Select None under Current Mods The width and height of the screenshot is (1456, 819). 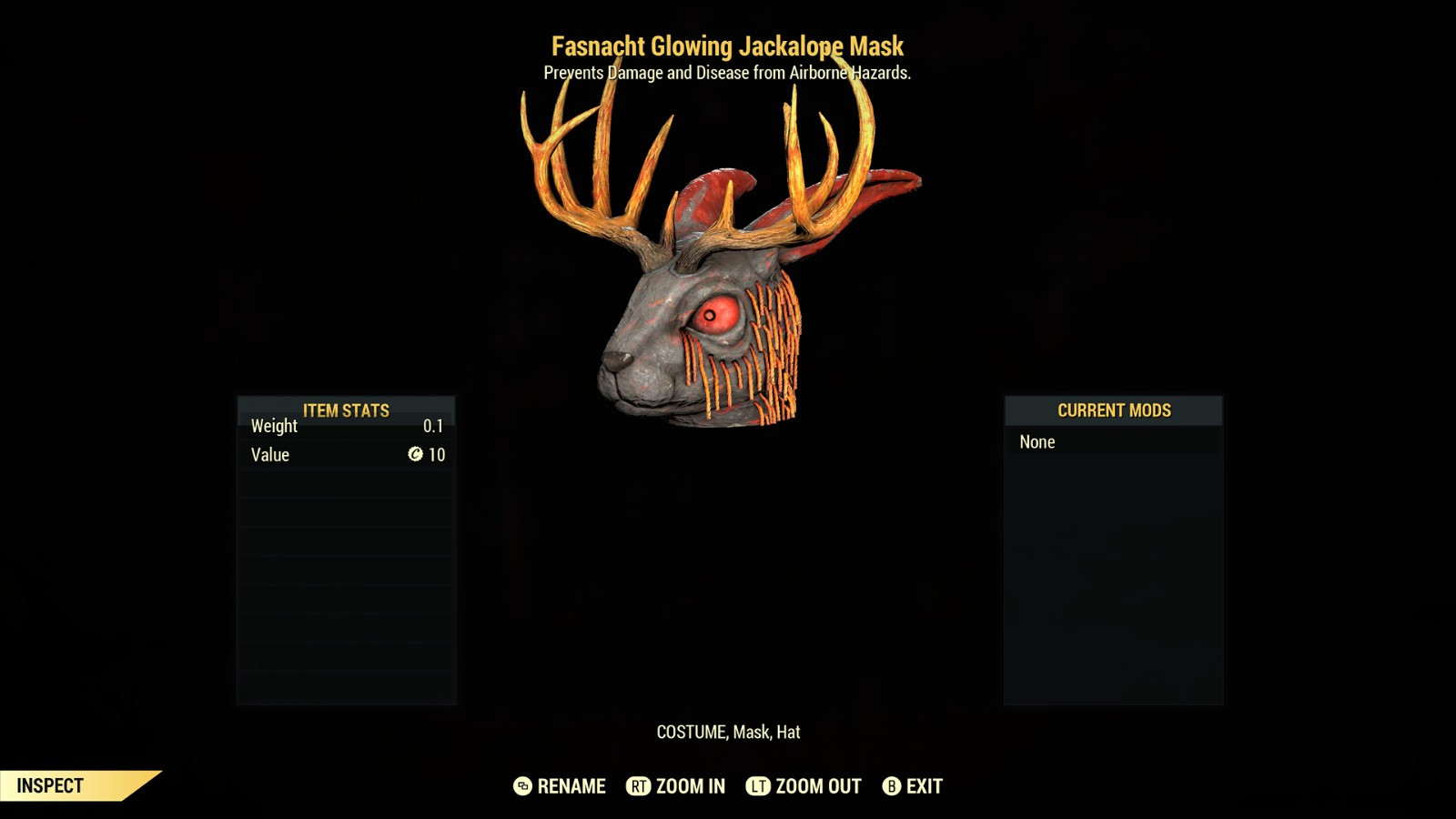pyautogui.click(x=1037, y=442)
